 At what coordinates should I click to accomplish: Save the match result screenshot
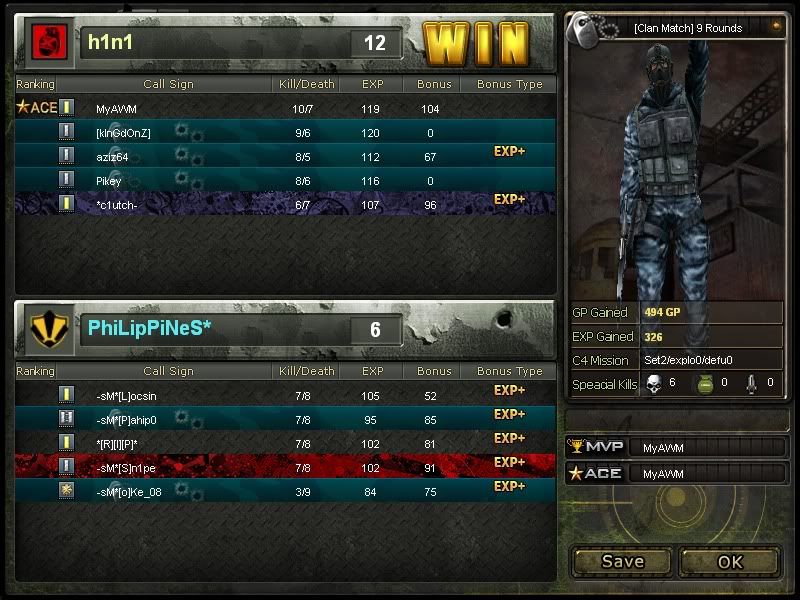click(x=622, y=561)
